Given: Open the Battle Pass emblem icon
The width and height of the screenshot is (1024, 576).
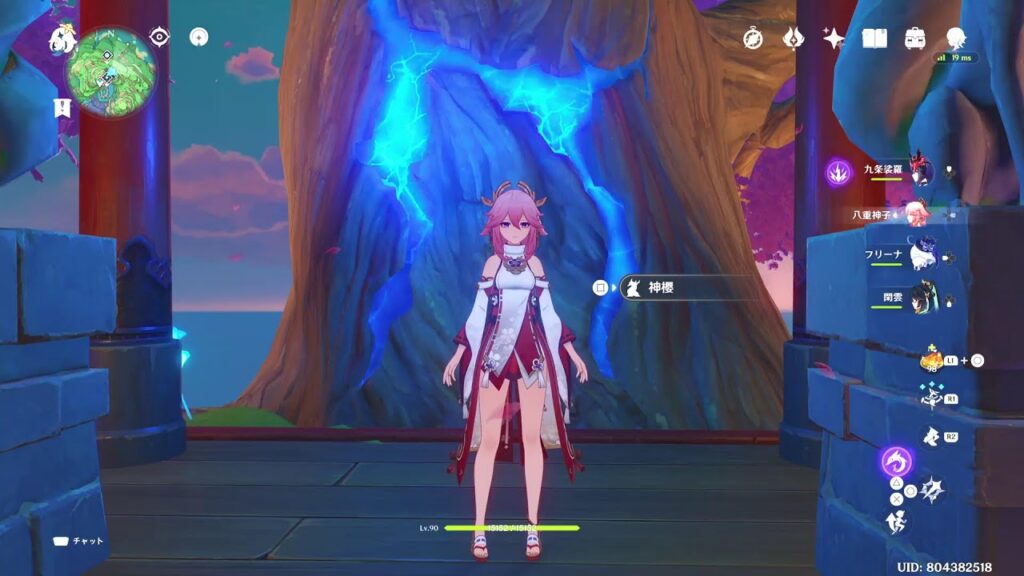Looking at the screenshot, I should click(x=793, y=38).
